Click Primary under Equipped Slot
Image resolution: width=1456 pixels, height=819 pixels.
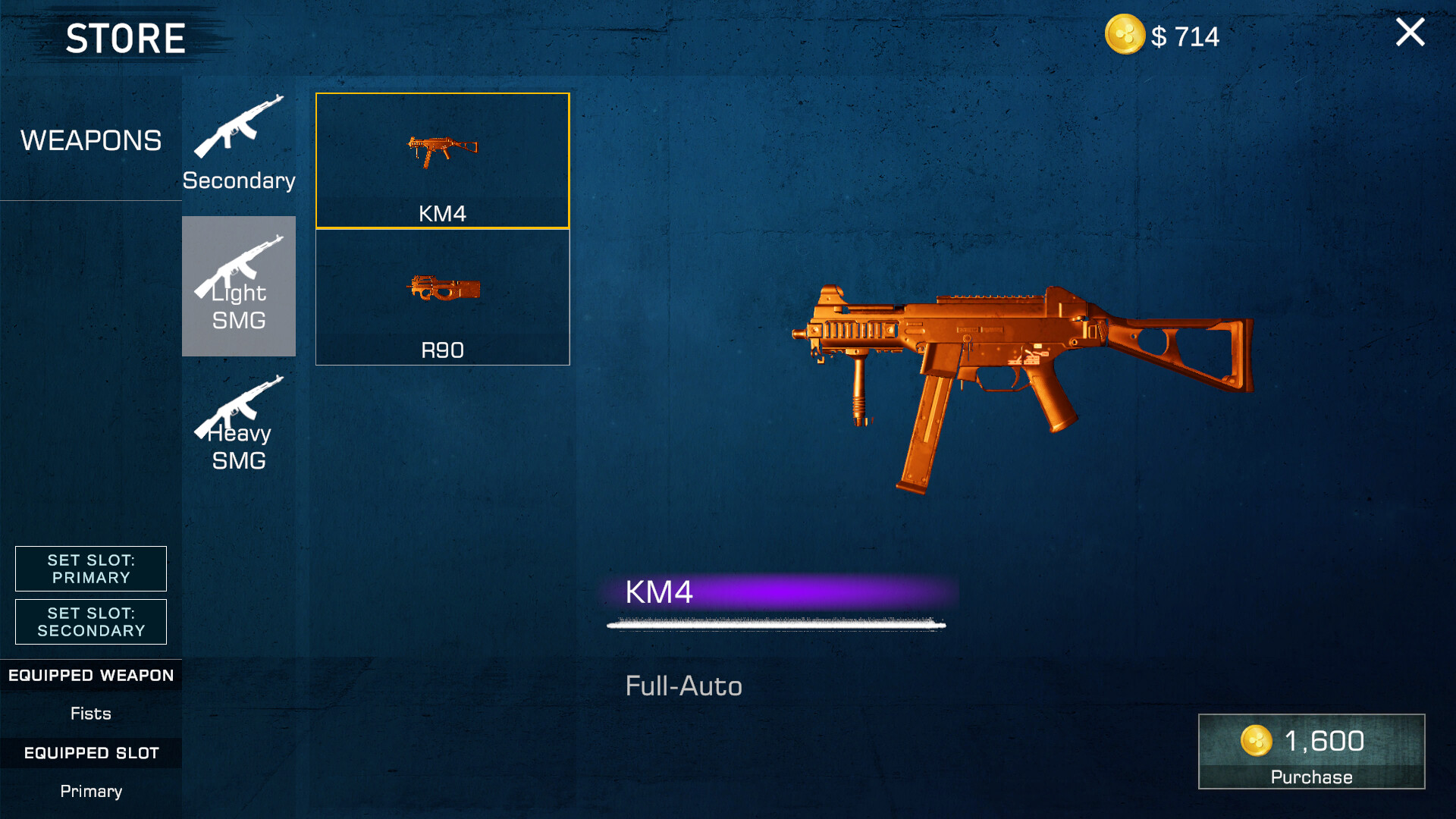click(90, 791)
